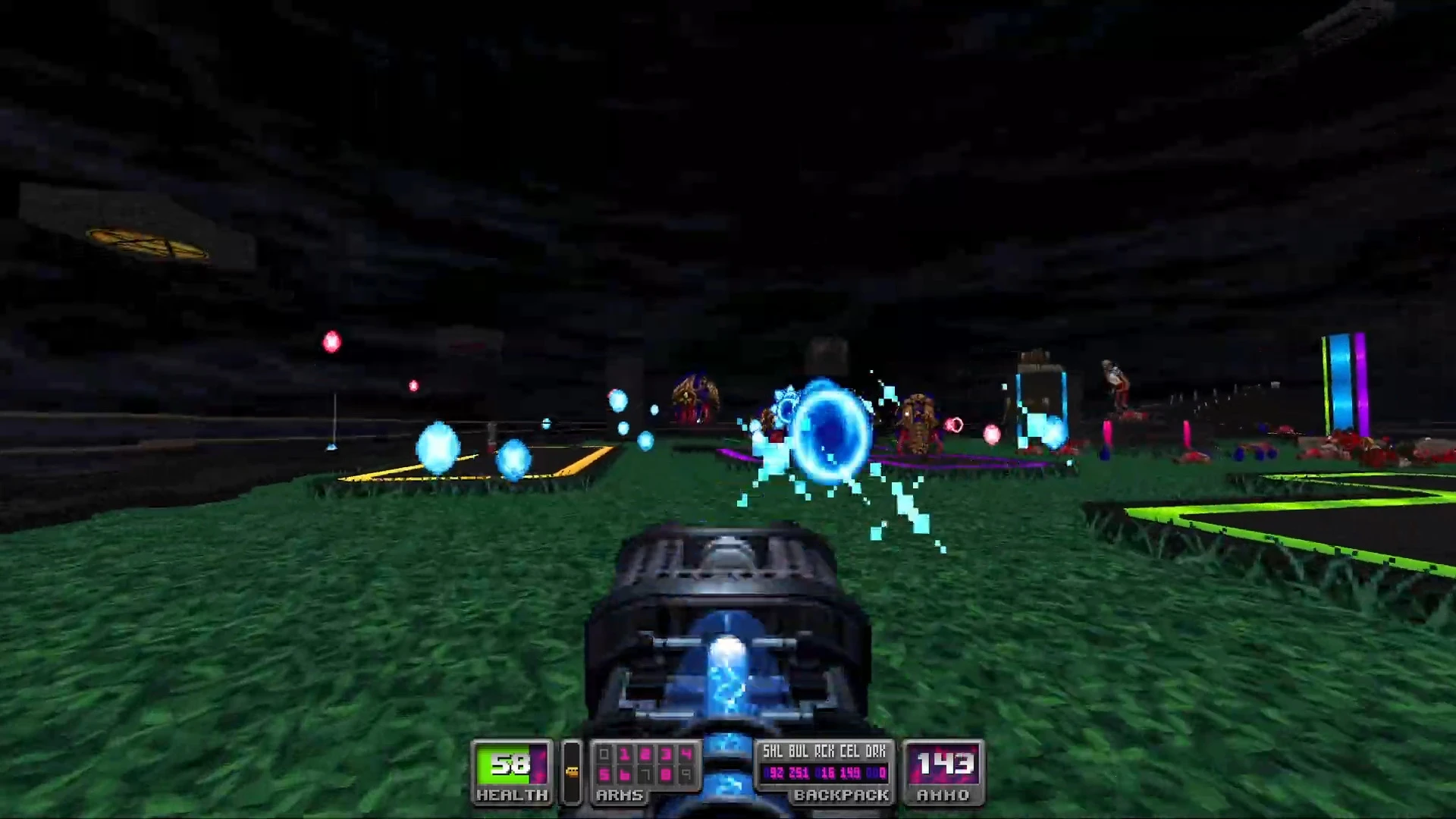Viewport: 1456px width, 819px height.
Task: Toggle weapon slot 0 on ARMS panel
Action: 604,754
